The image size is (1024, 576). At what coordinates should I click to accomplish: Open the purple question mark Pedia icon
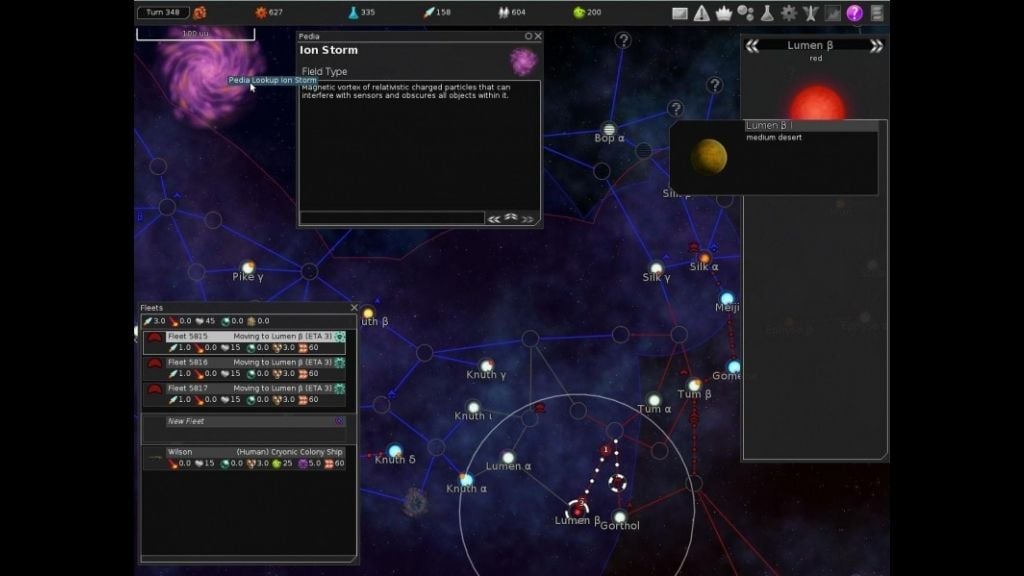click(x=855, y=13)
